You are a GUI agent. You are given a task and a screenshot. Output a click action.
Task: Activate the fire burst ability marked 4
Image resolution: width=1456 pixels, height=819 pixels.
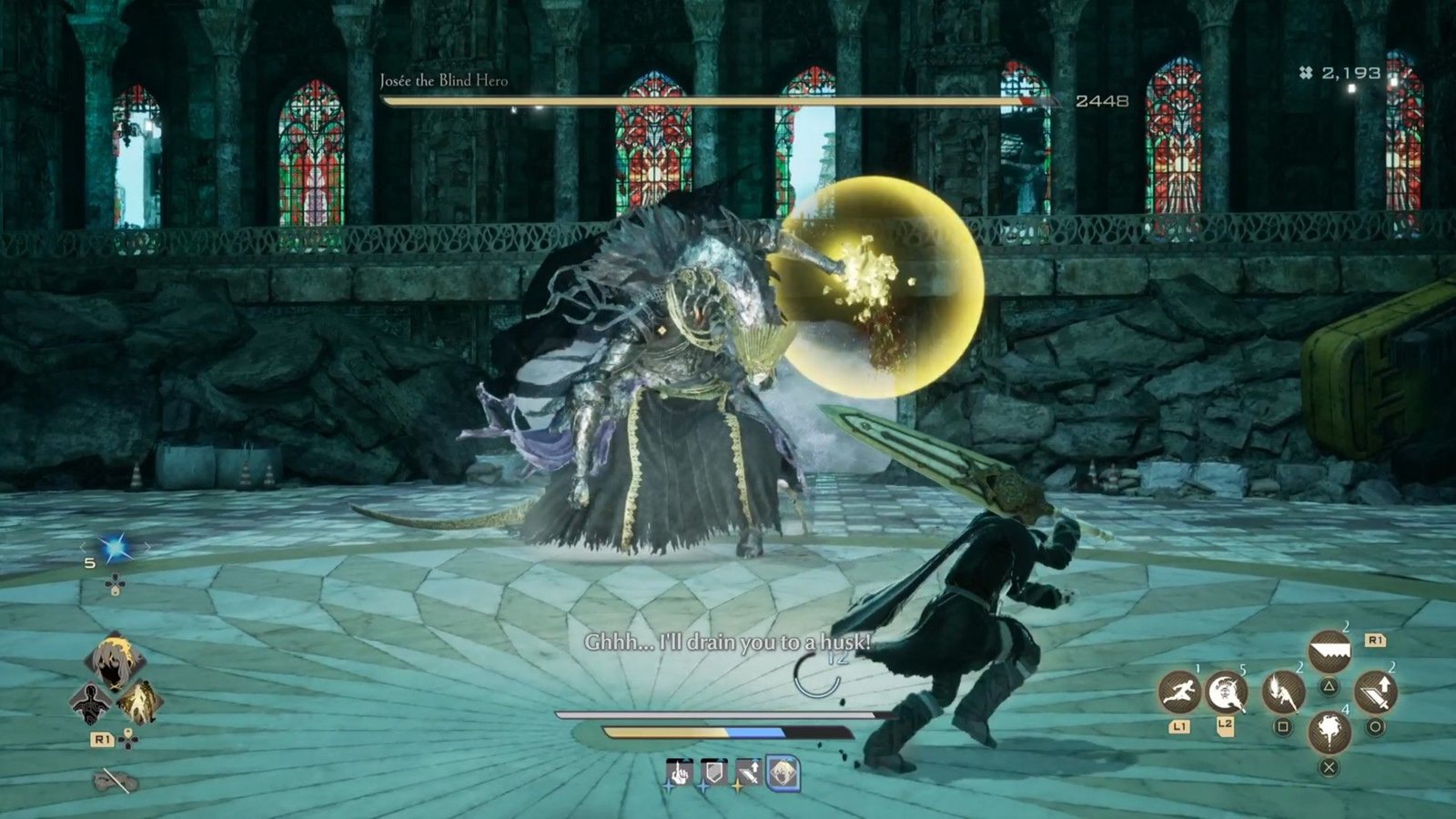1330,731
